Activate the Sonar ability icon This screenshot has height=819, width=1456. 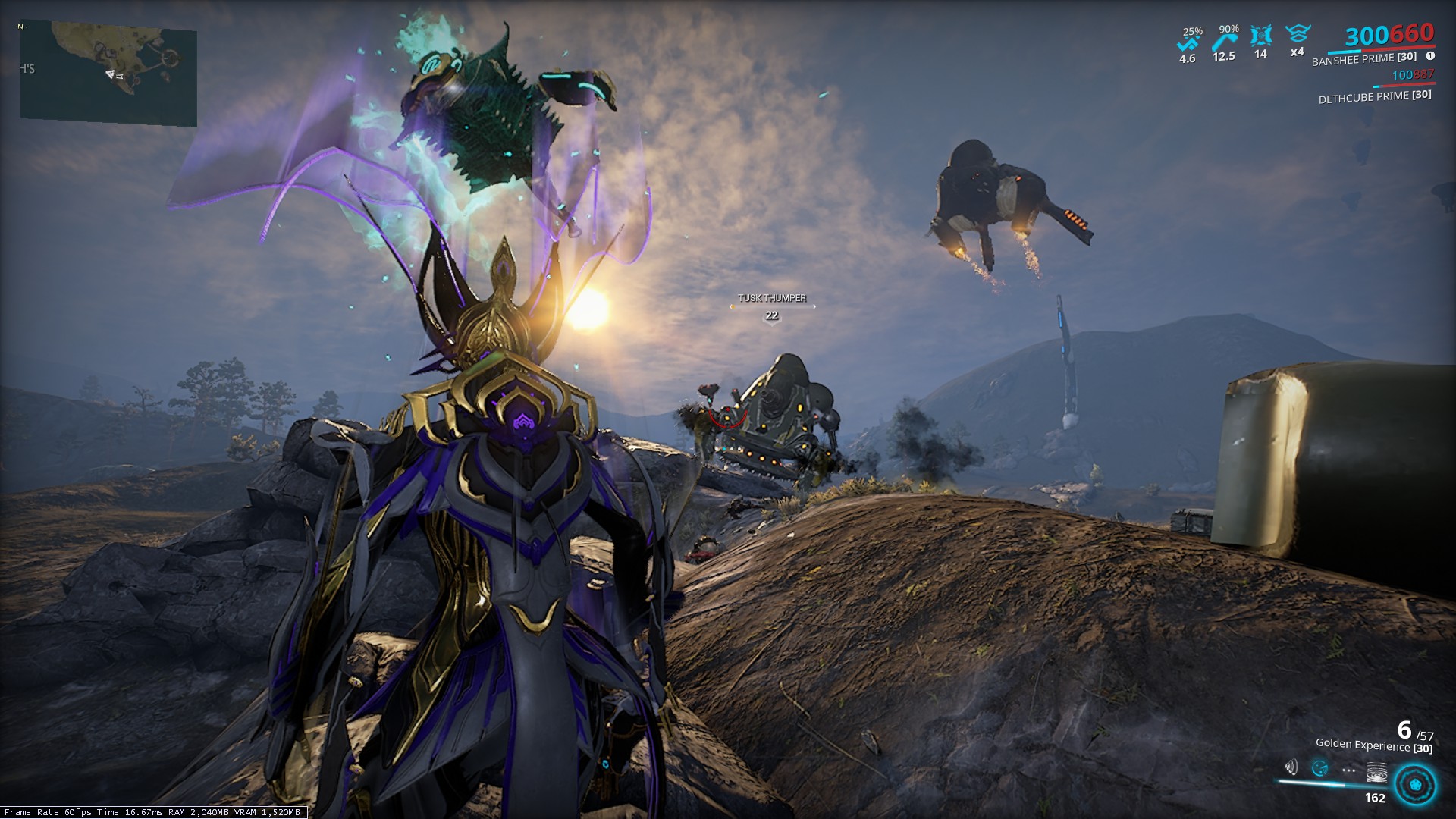1319,769
